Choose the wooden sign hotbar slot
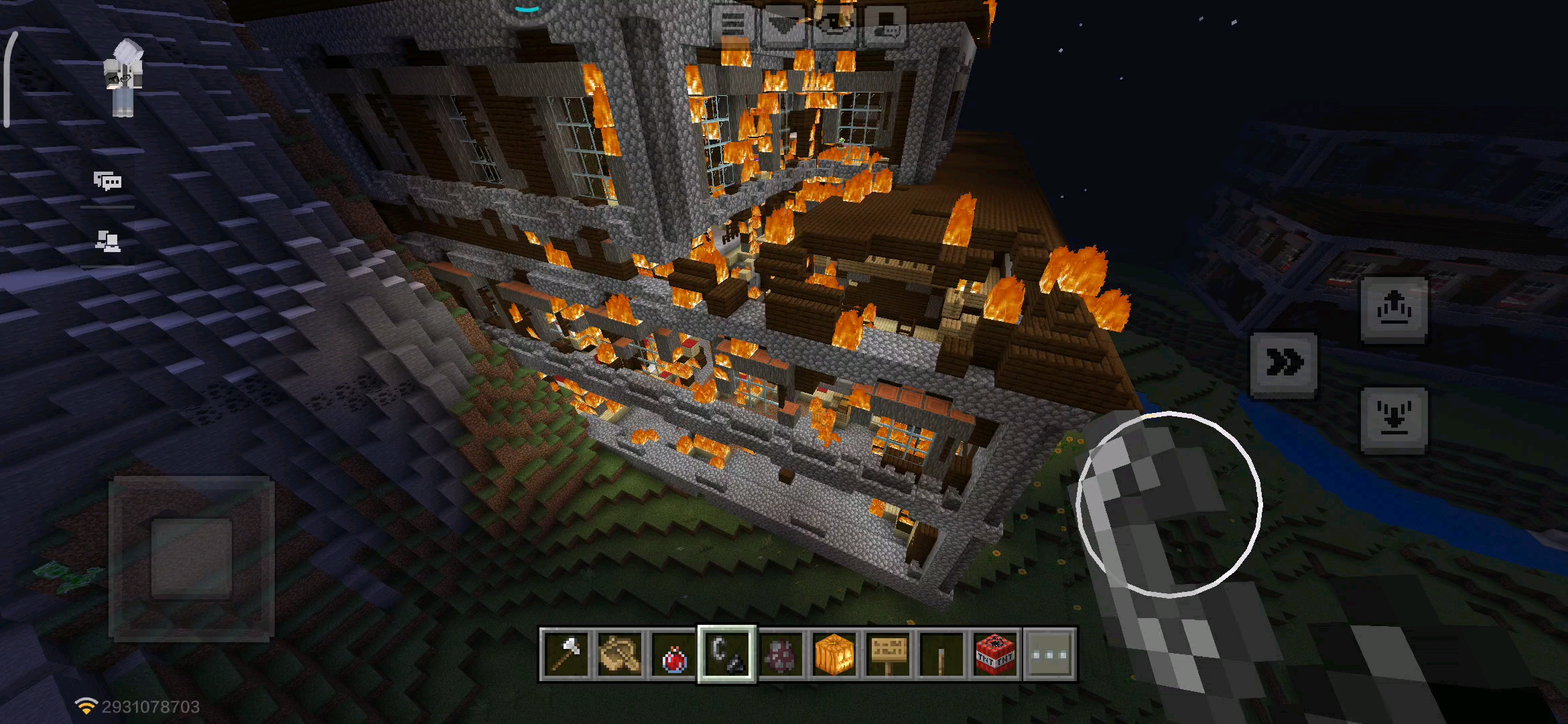Image resolution: width=1568 pixels, height=724 pixels. [x=888, y=654]
